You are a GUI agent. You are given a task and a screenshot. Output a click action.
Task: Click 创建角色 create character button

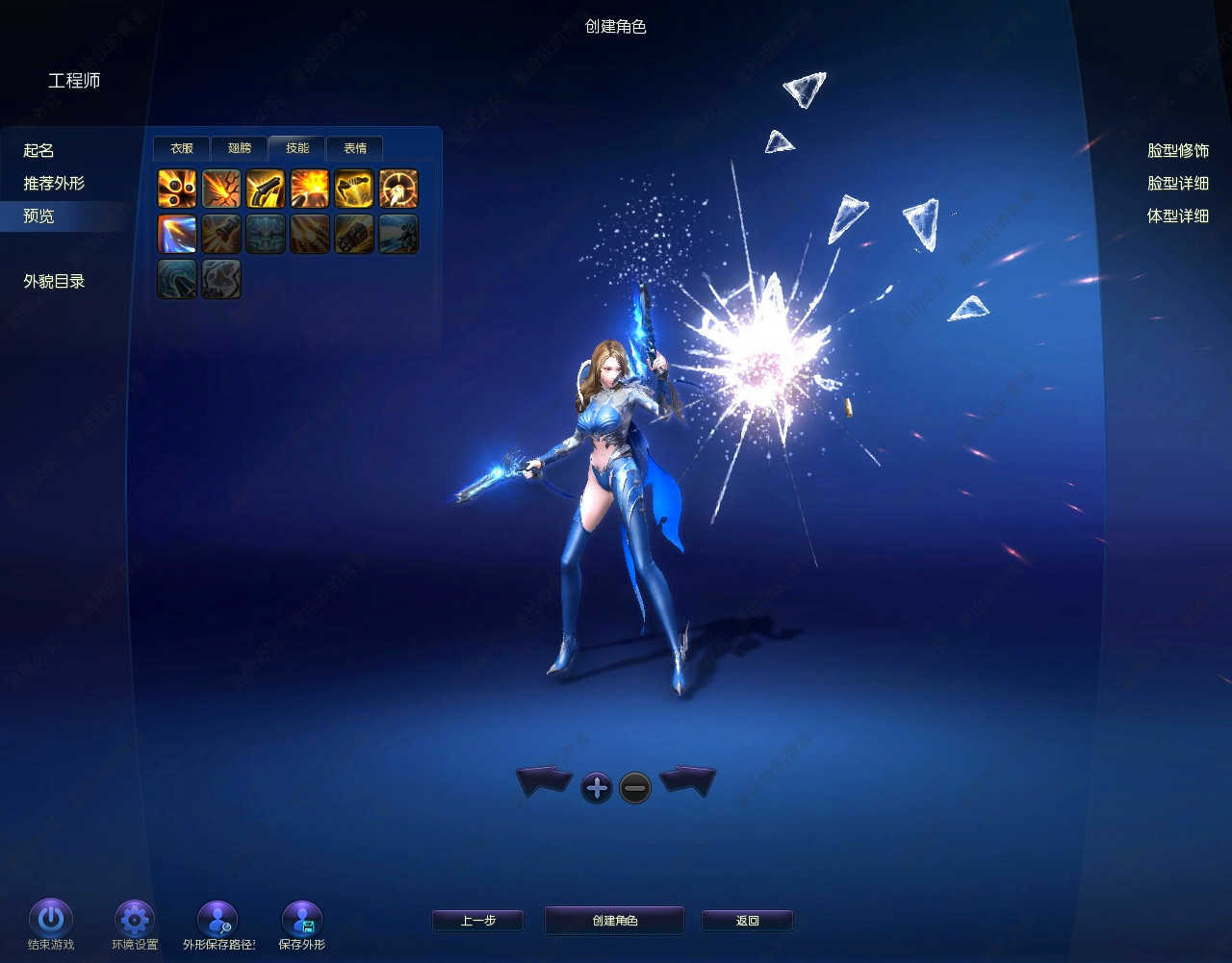614,921
